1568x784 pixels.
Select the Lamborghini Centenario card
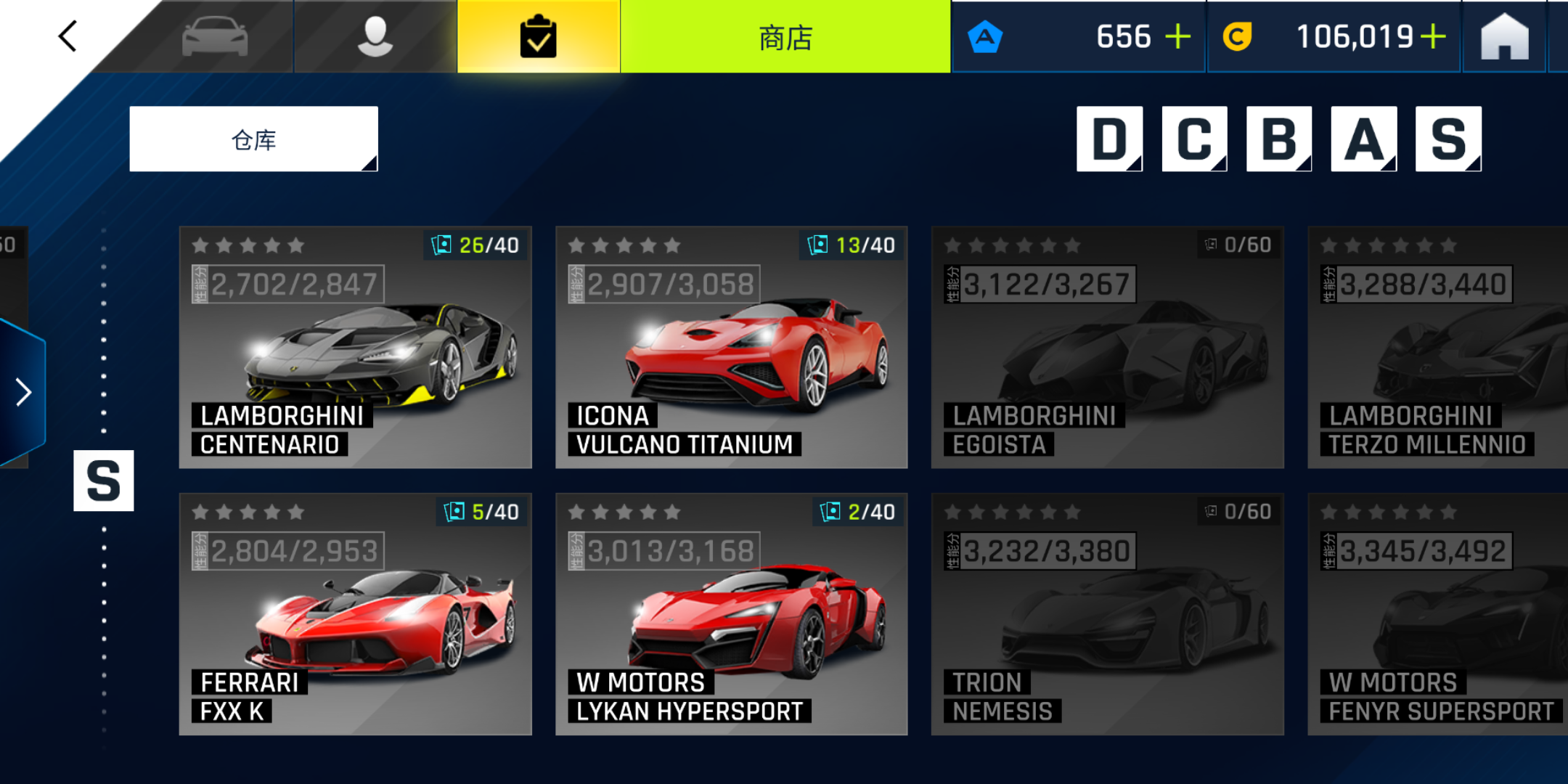pyautogui.click(x=355, y=347)
